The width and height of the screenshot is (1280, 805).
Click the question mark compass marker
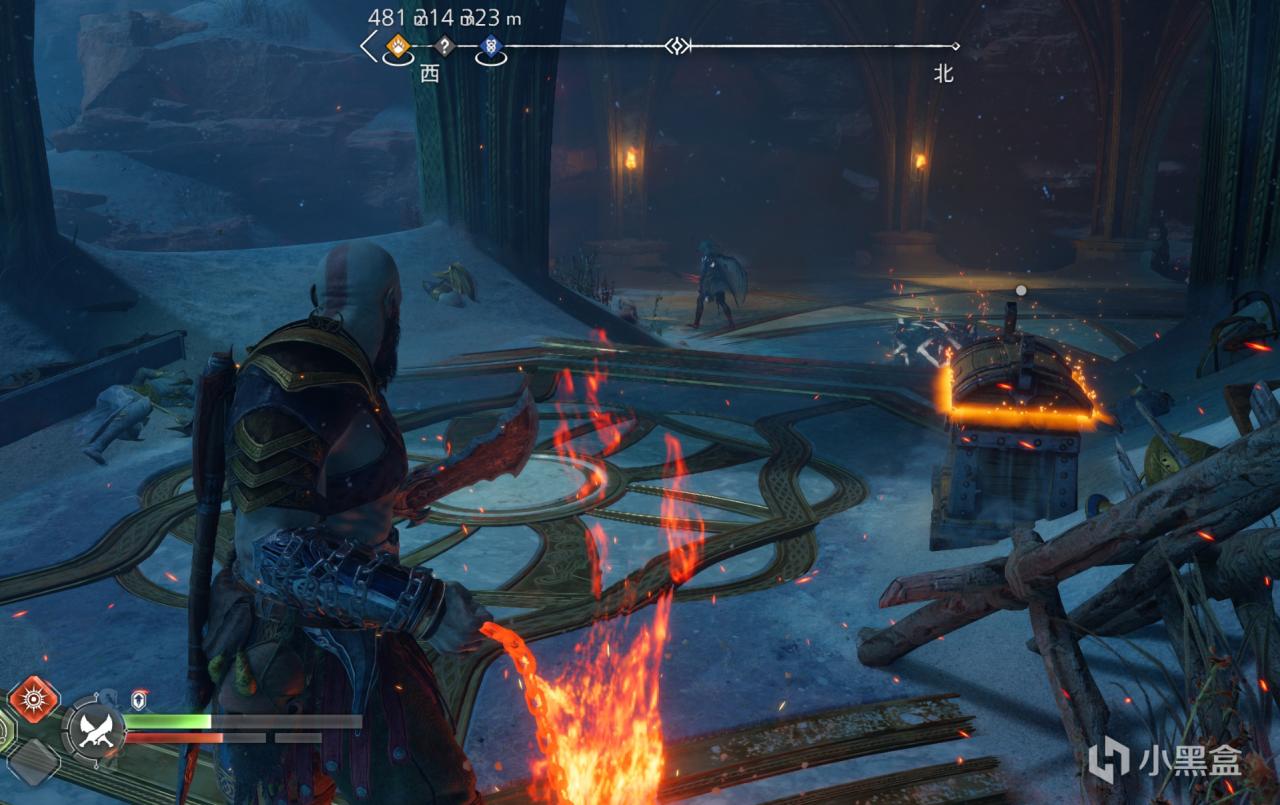445,45
